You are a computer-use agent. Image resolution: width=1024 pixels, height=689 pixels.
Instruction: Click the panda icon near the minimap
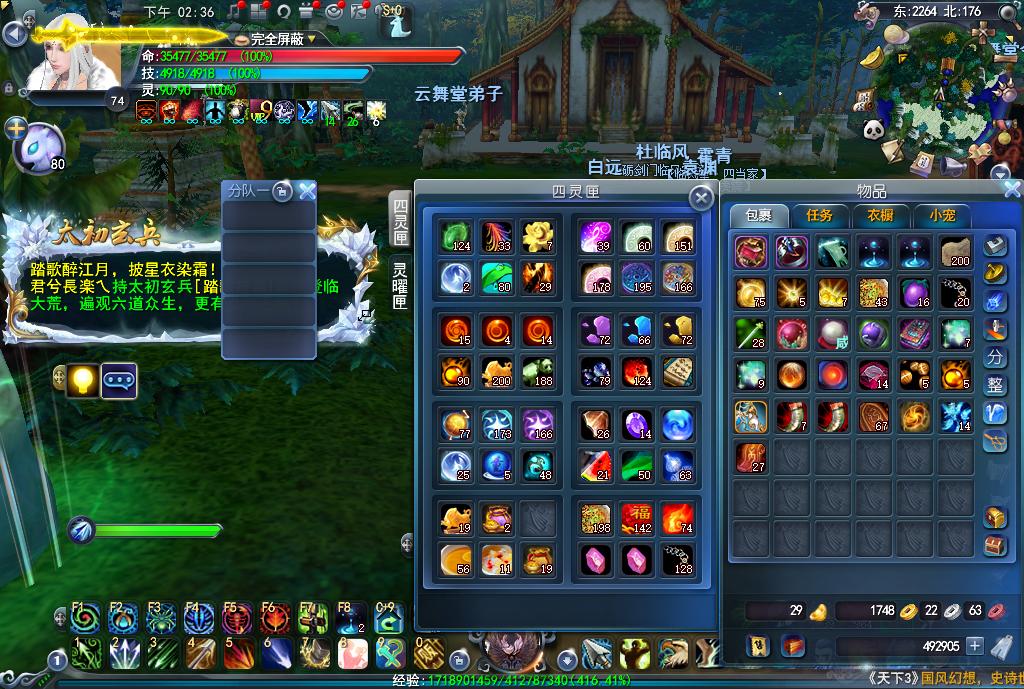tap(872, 128)
